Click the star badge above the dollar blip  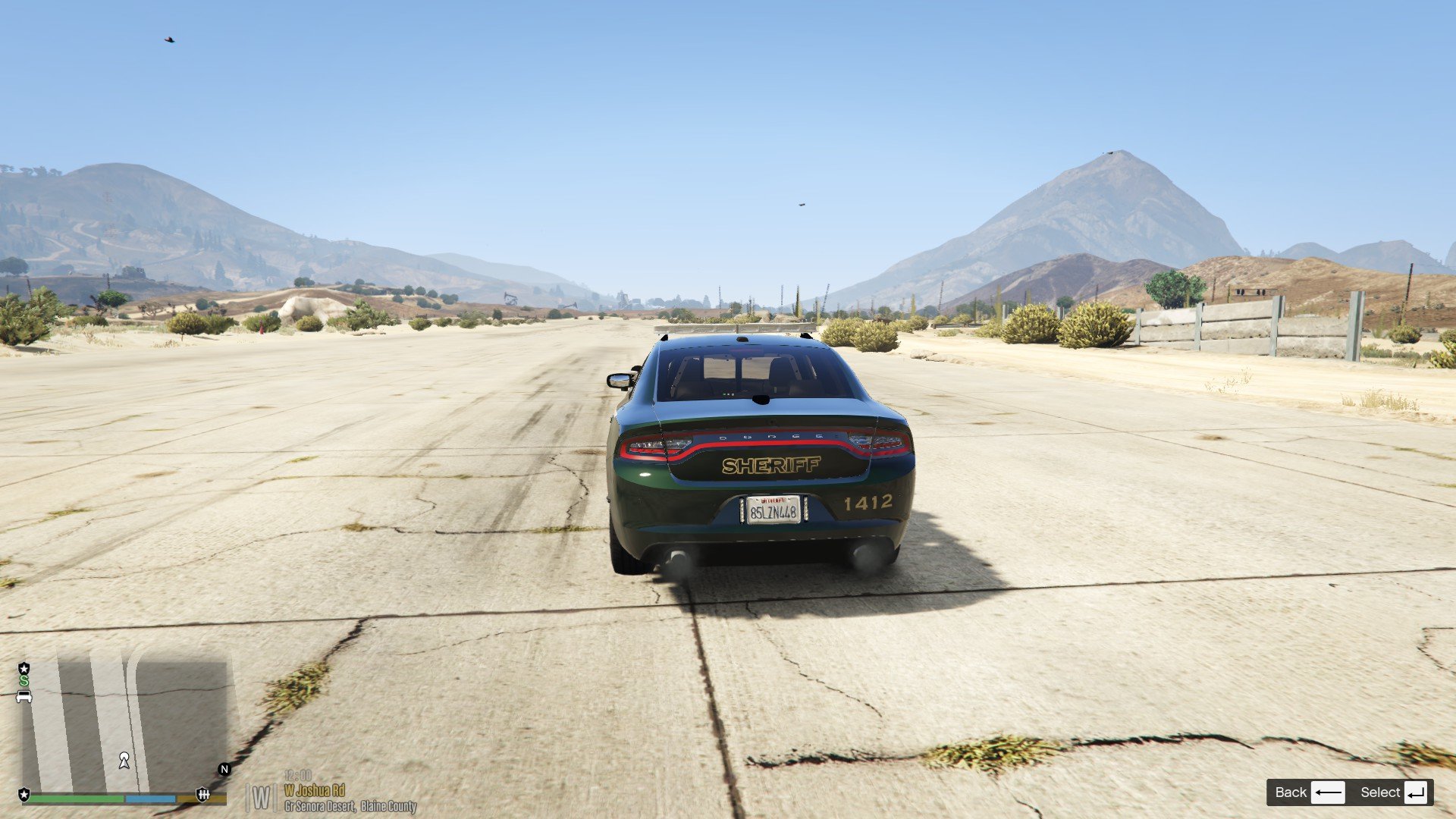click(x=24, y=668)
